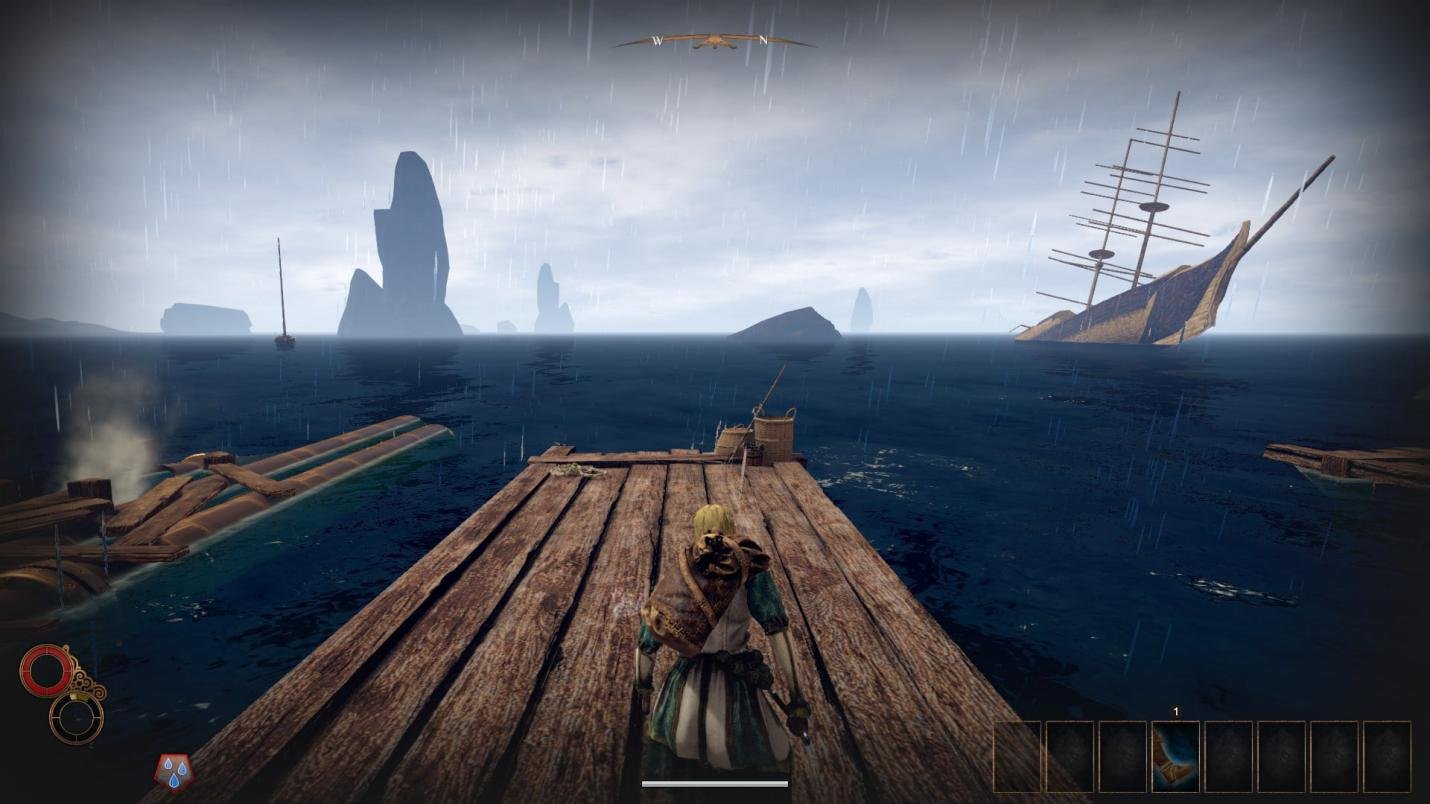Click the golden stamina ring indicator
Viewport: 1430px width, 804px height.
tap(76, 717)
